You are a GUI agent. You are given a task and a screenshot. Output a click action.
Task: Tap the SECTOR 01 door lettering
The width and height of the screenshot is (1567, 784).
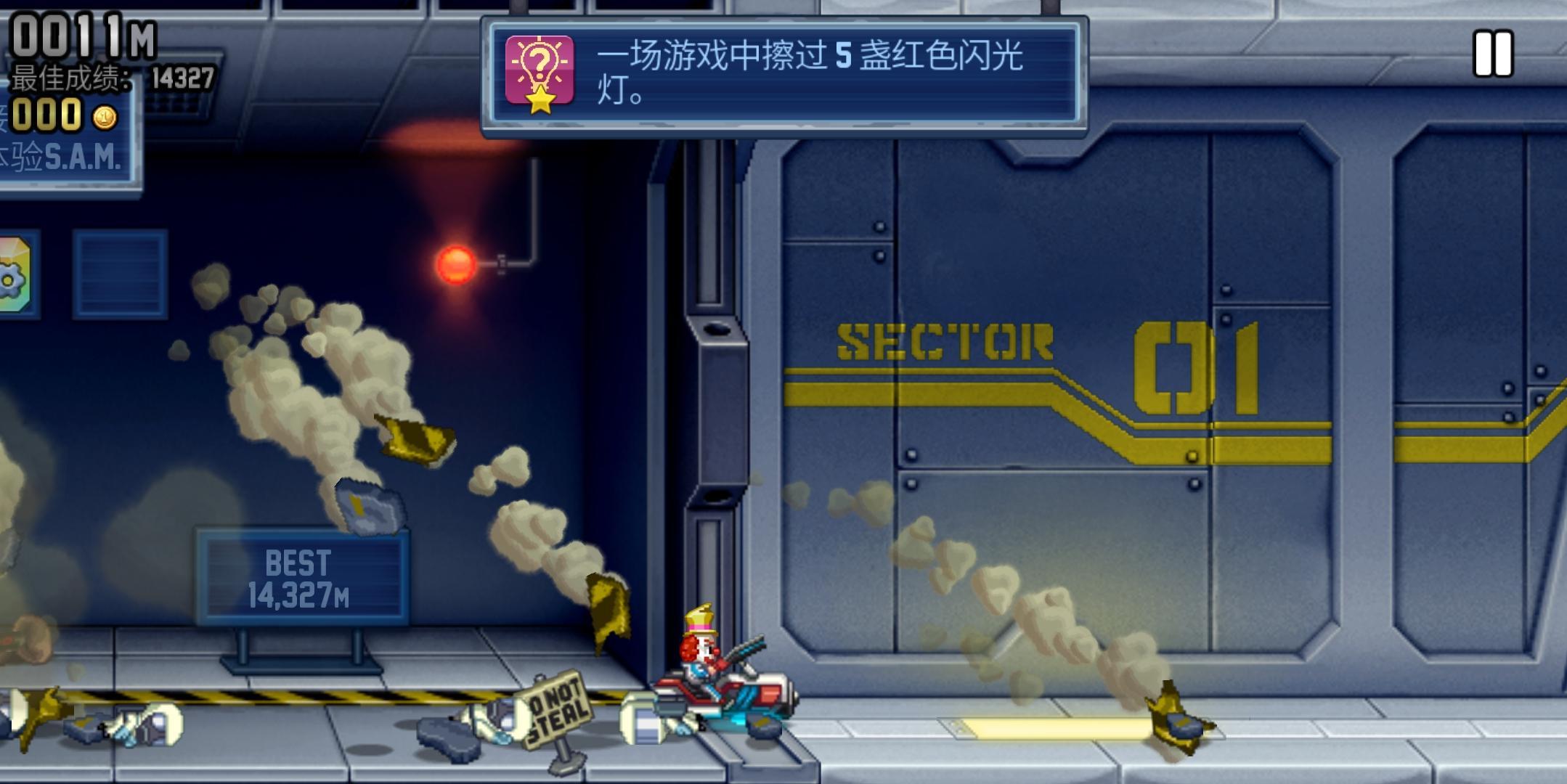[1053, 348]
